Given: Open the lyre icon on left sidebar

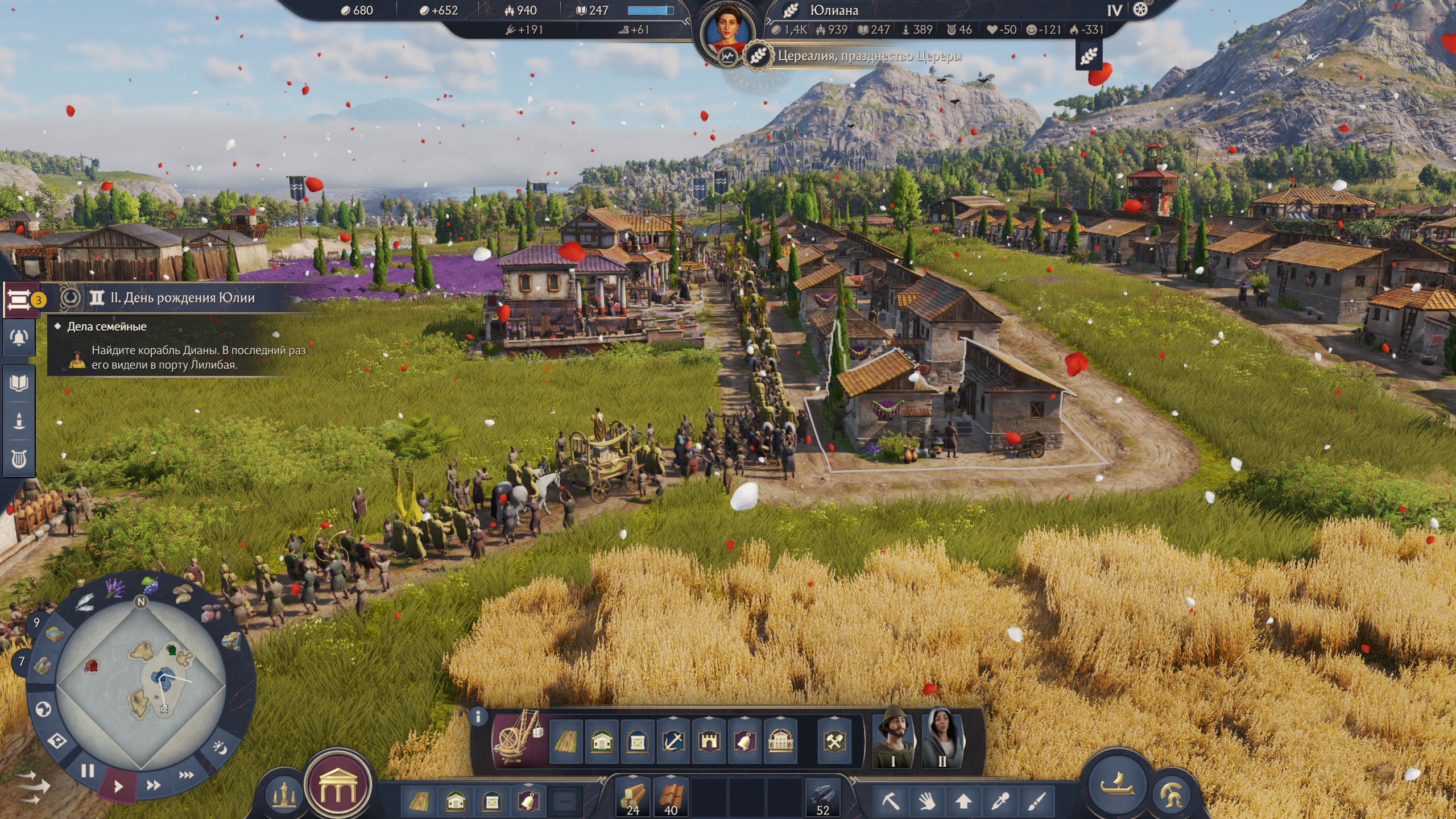Looking at the screenshot, I should click(x=19, y=458).
